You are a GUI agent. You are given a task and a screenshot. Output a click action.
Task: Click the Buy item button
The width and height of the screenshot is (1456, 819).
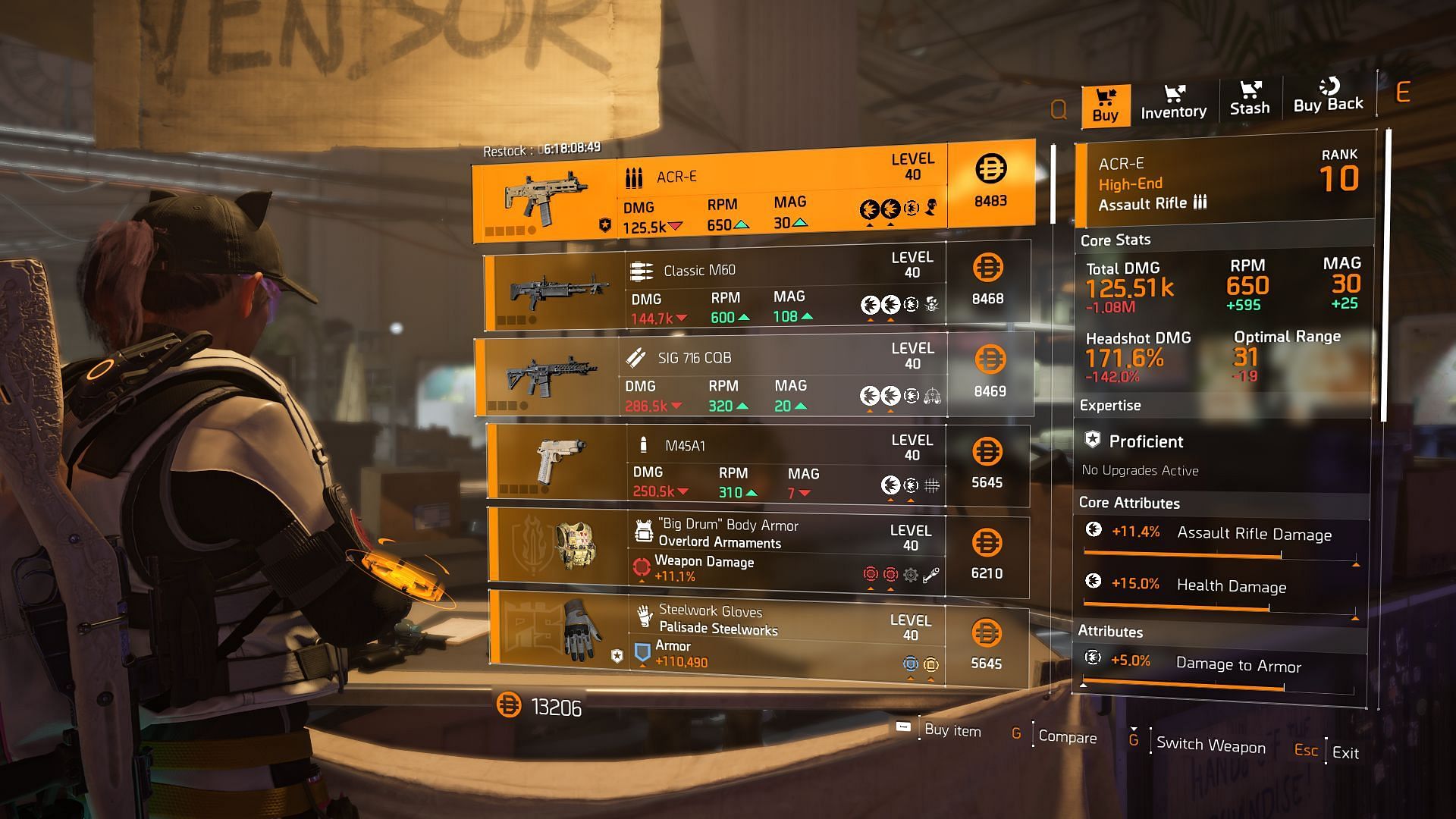tap(952, 730)
